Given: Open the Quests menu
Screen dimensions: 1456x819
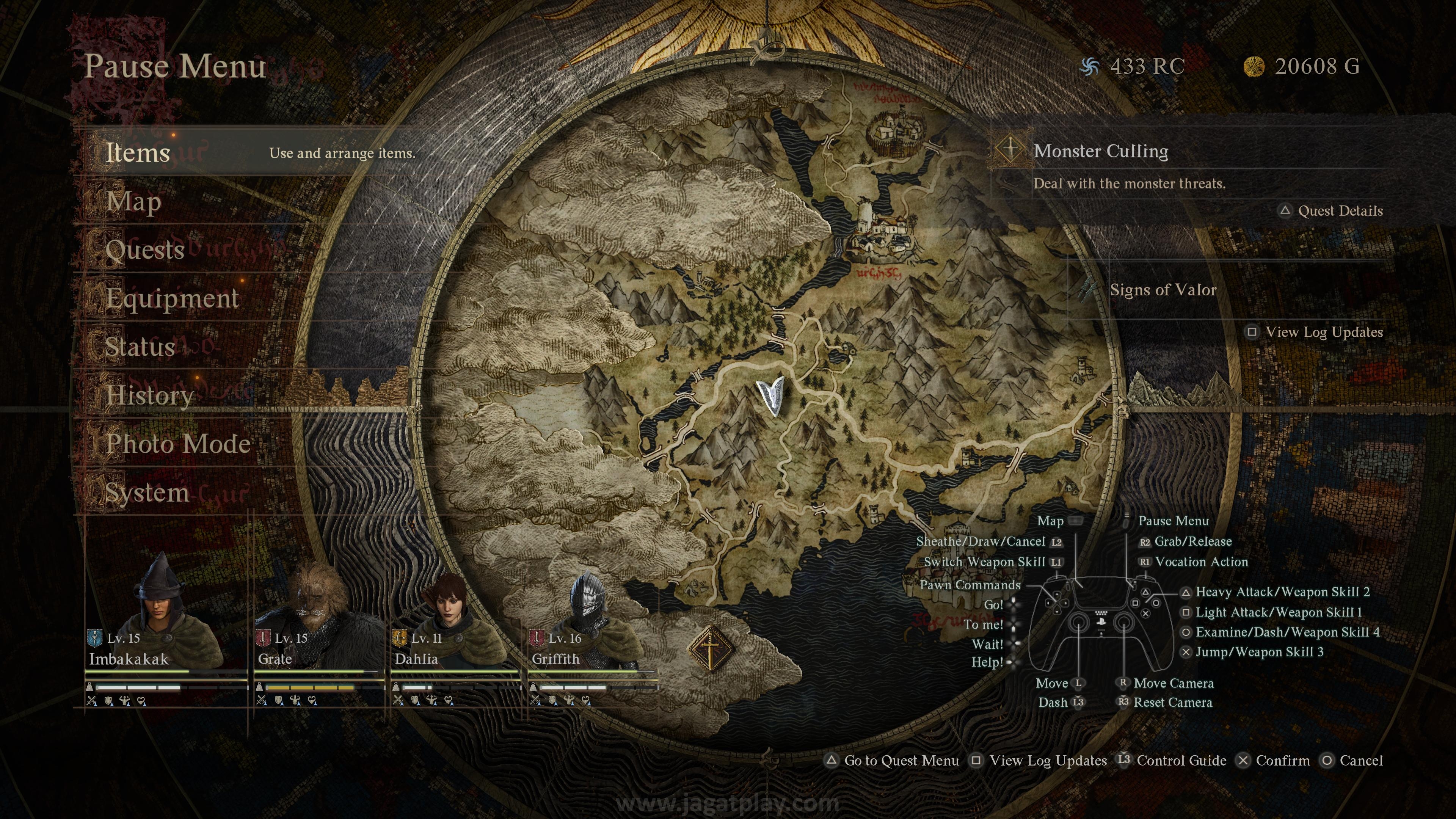Looking at the screenshot, I should click(x=145, y=250).
